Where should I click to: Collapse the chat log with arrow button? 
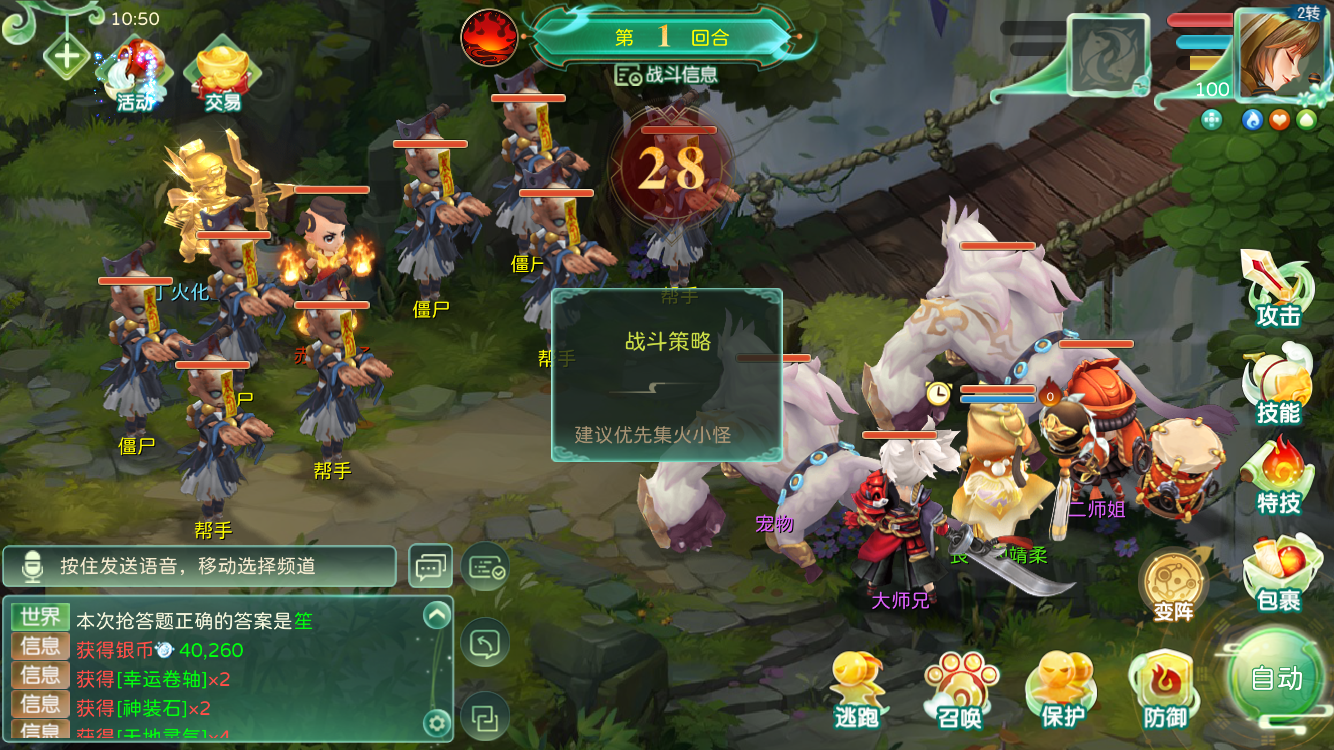(437, 616)
